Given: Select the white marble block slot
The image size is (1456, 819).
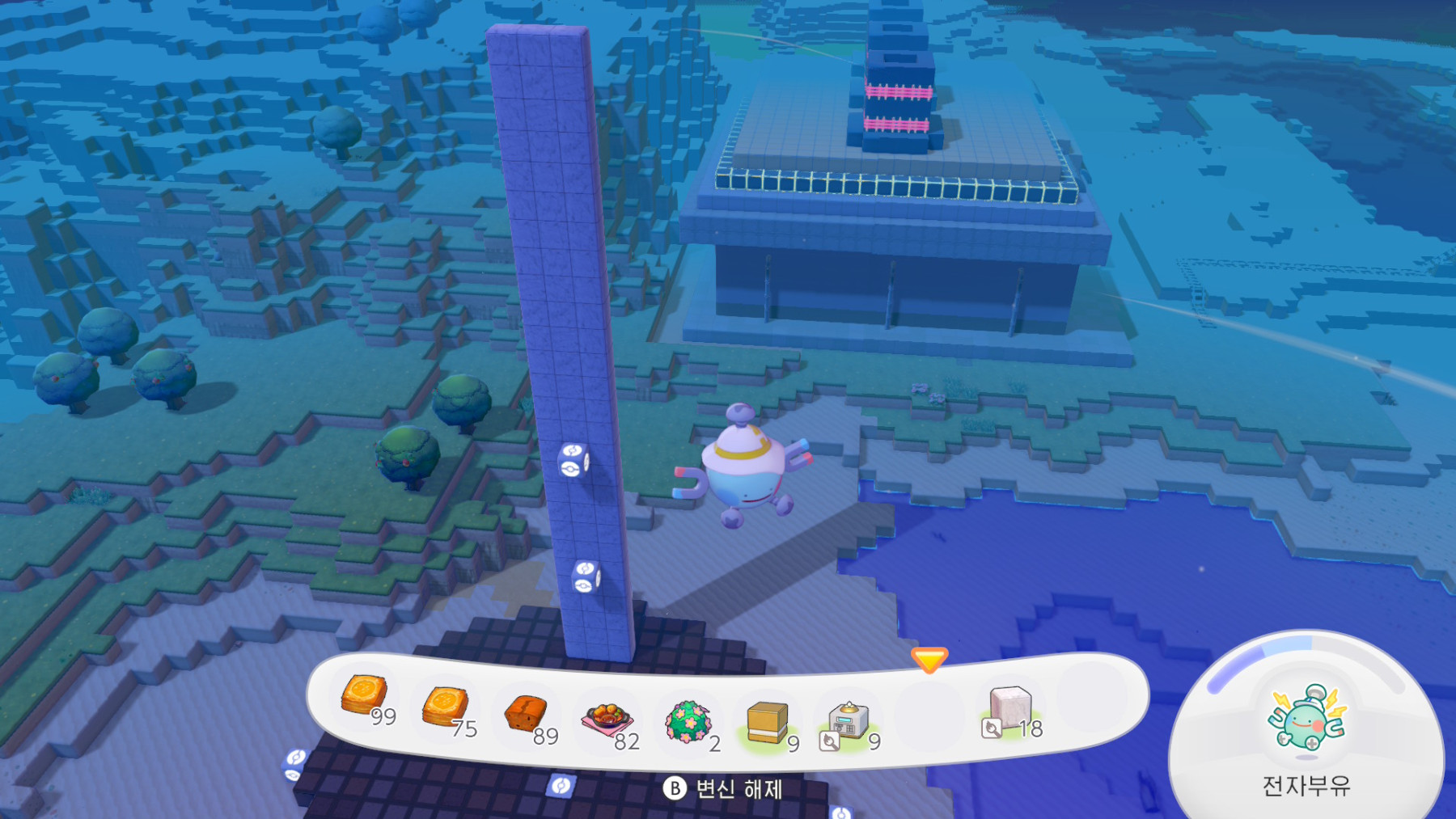Looking at the screenshot, I should [x=1009, y=707].
